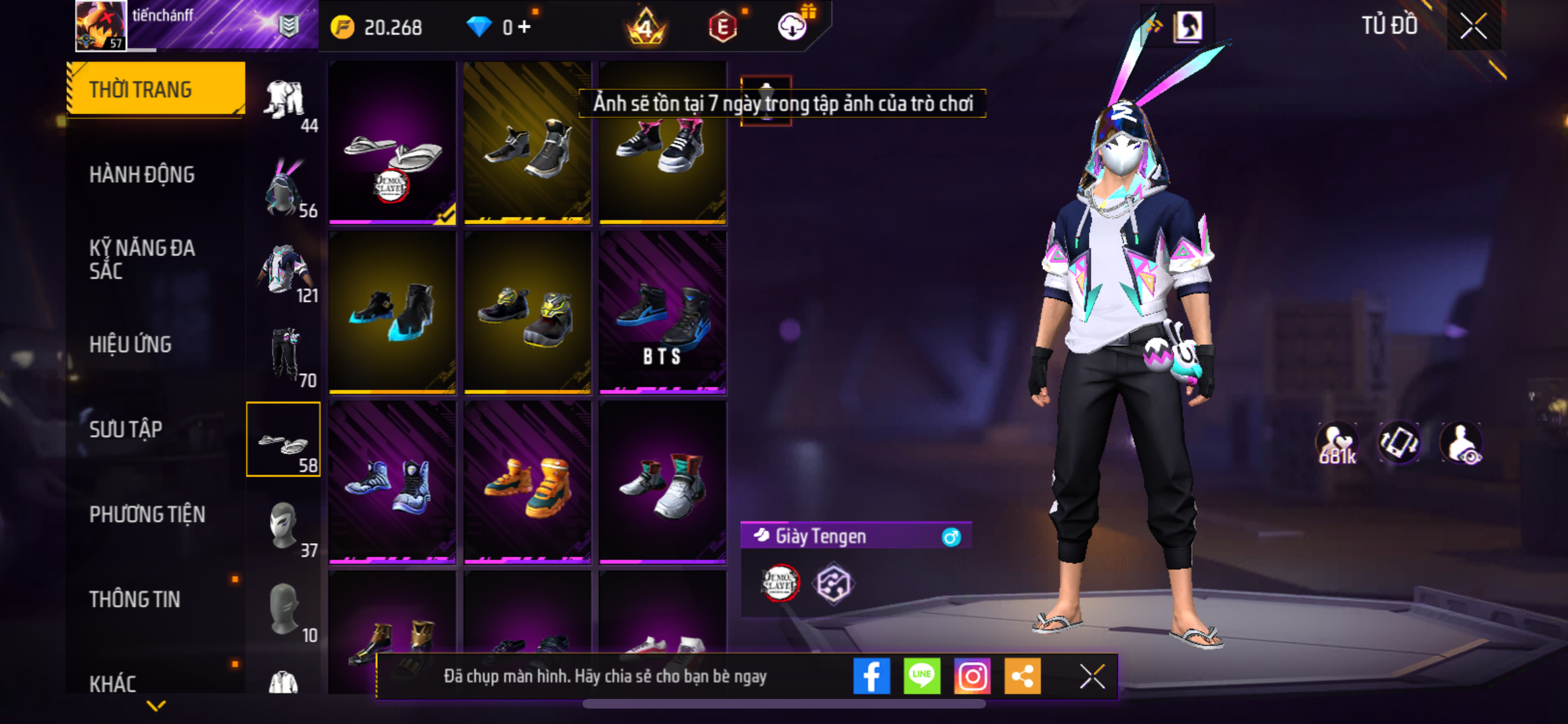Click the 681k likes heart icon
Screen dimensions: 1568x724
click(x=1337, y=443)
